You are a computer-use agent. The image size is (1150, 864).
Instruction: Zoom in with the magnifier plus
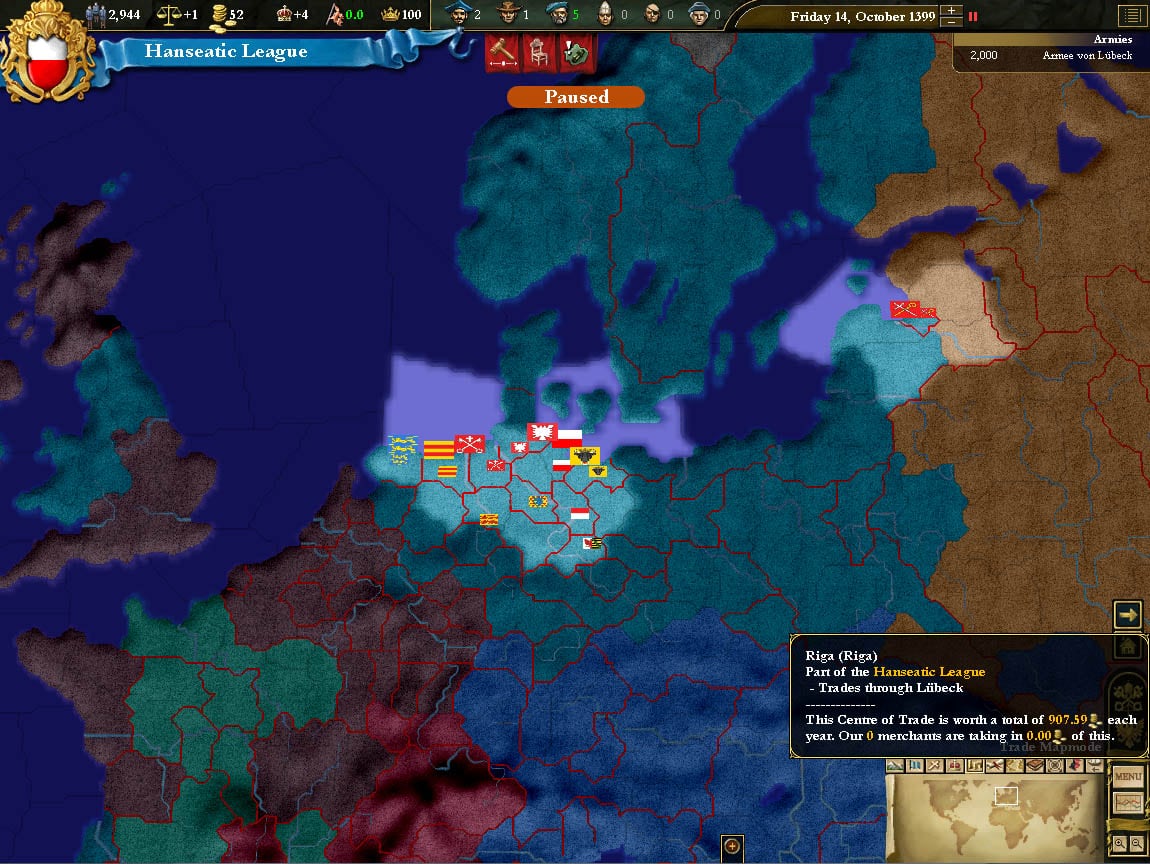tap(1118, 844)
